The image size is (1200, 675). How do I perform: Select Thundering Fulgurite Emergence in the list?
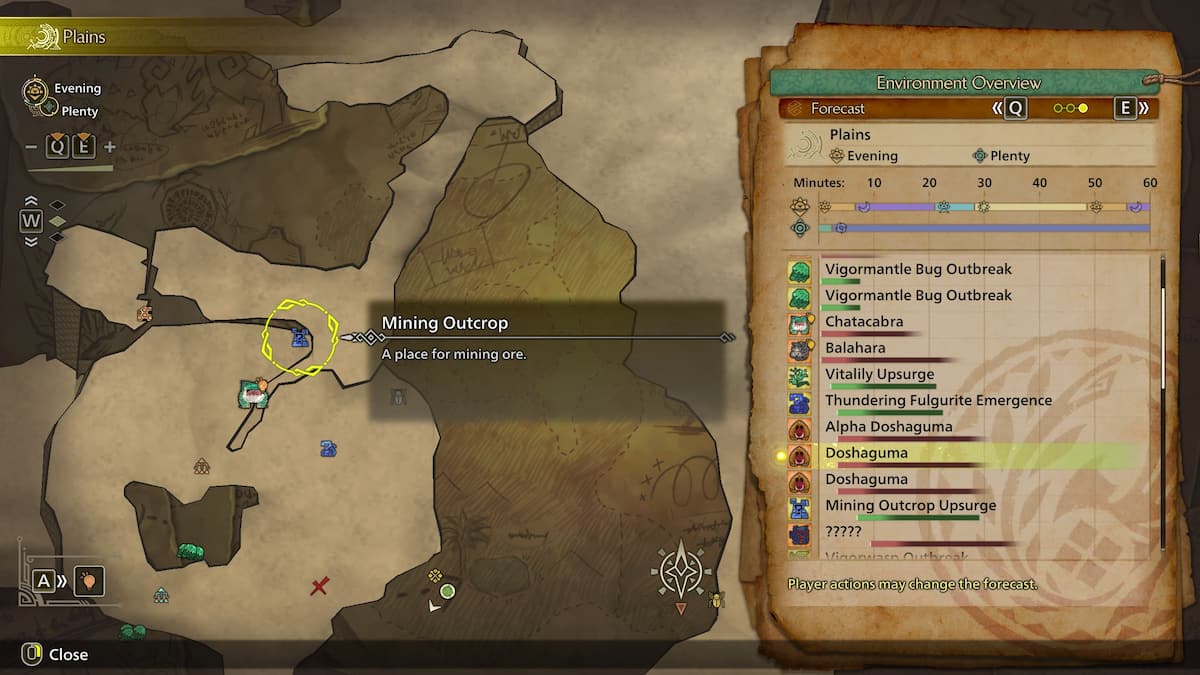(x=937, y=400)
